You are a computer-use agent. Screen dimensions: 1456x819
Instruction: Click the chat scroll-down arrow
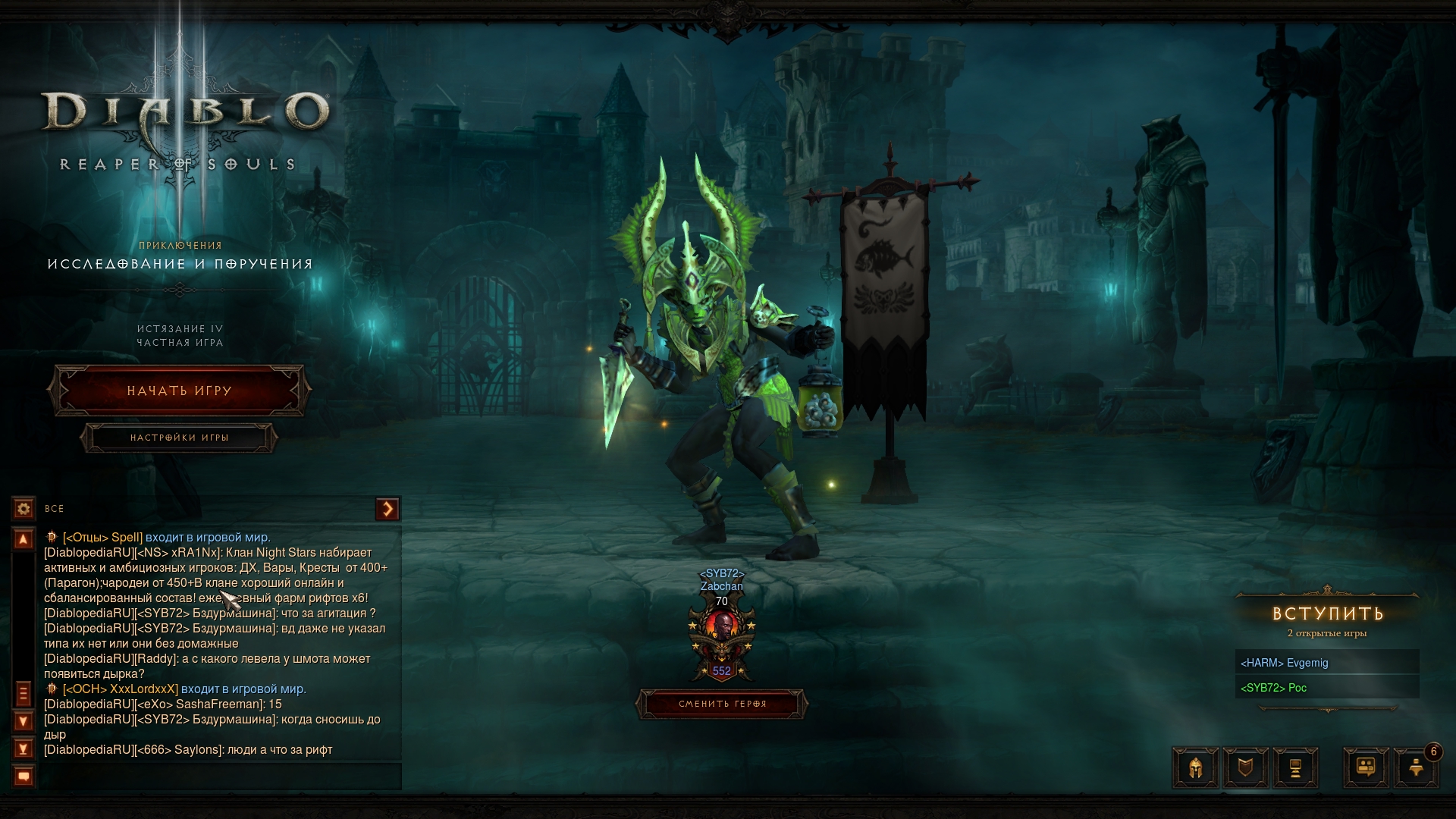24,721
